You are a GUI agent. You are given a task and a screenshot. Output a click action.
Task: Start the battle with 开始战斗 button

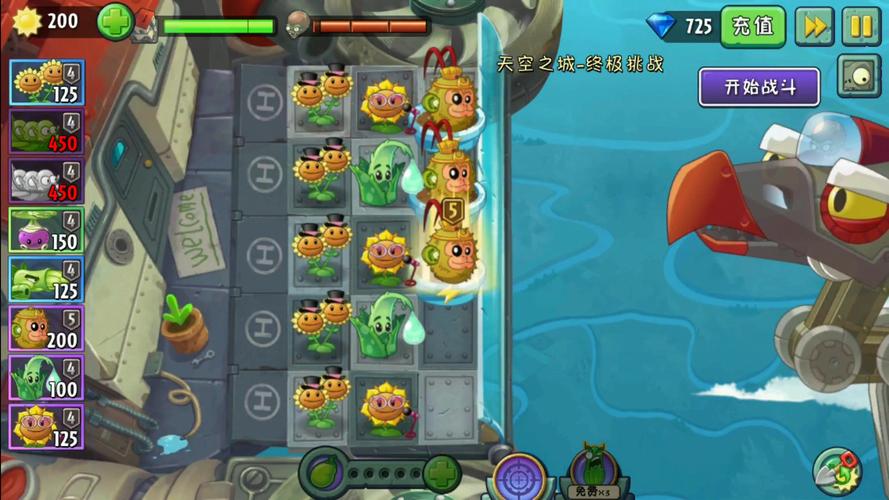[759, 87]
